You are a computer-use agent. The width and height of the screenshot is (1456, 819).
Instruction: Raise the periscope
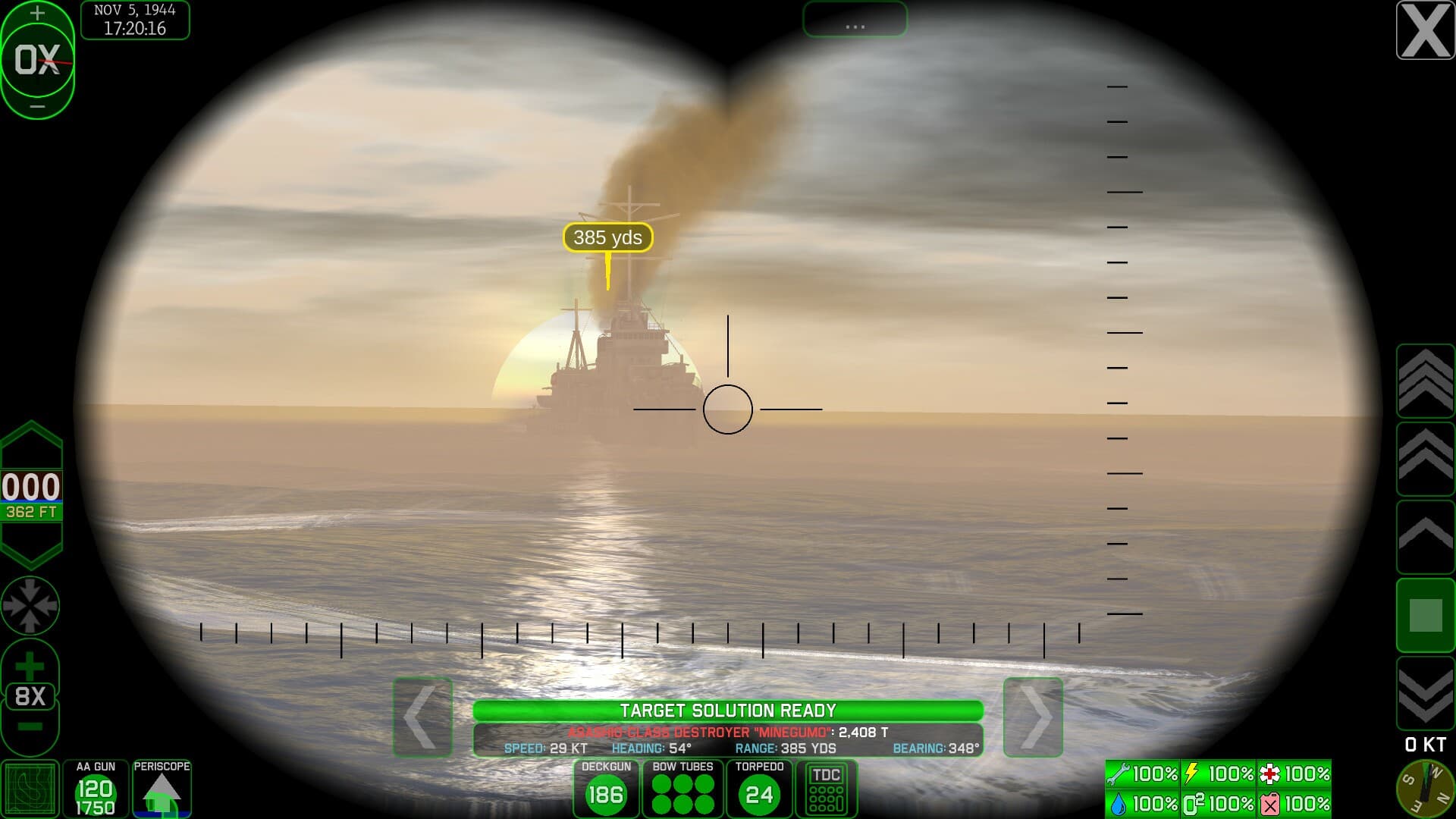pos(162,789)
